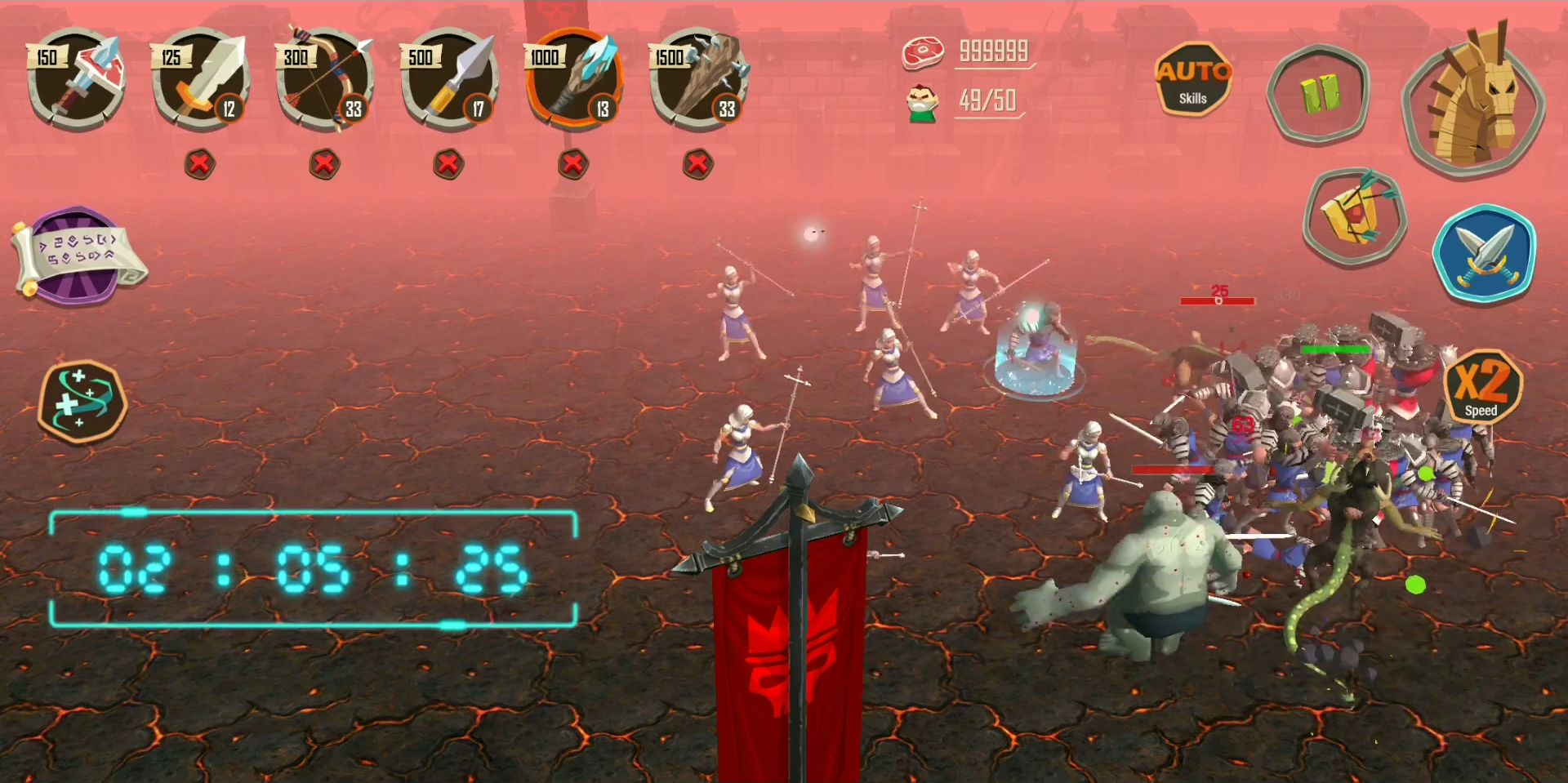Spawn the 1500-cost spiked club unit
This screenshot has height=783, width=1568.
(698, 79)
